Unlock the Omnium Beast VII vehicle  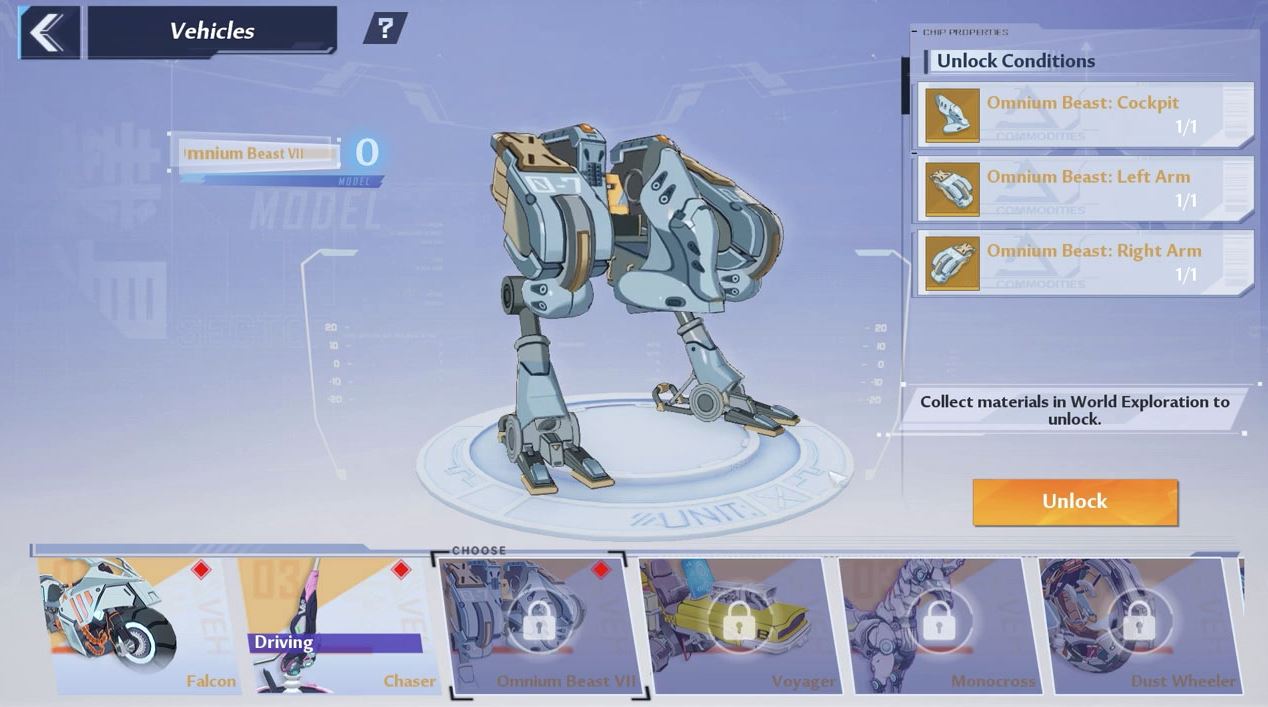1075,501
